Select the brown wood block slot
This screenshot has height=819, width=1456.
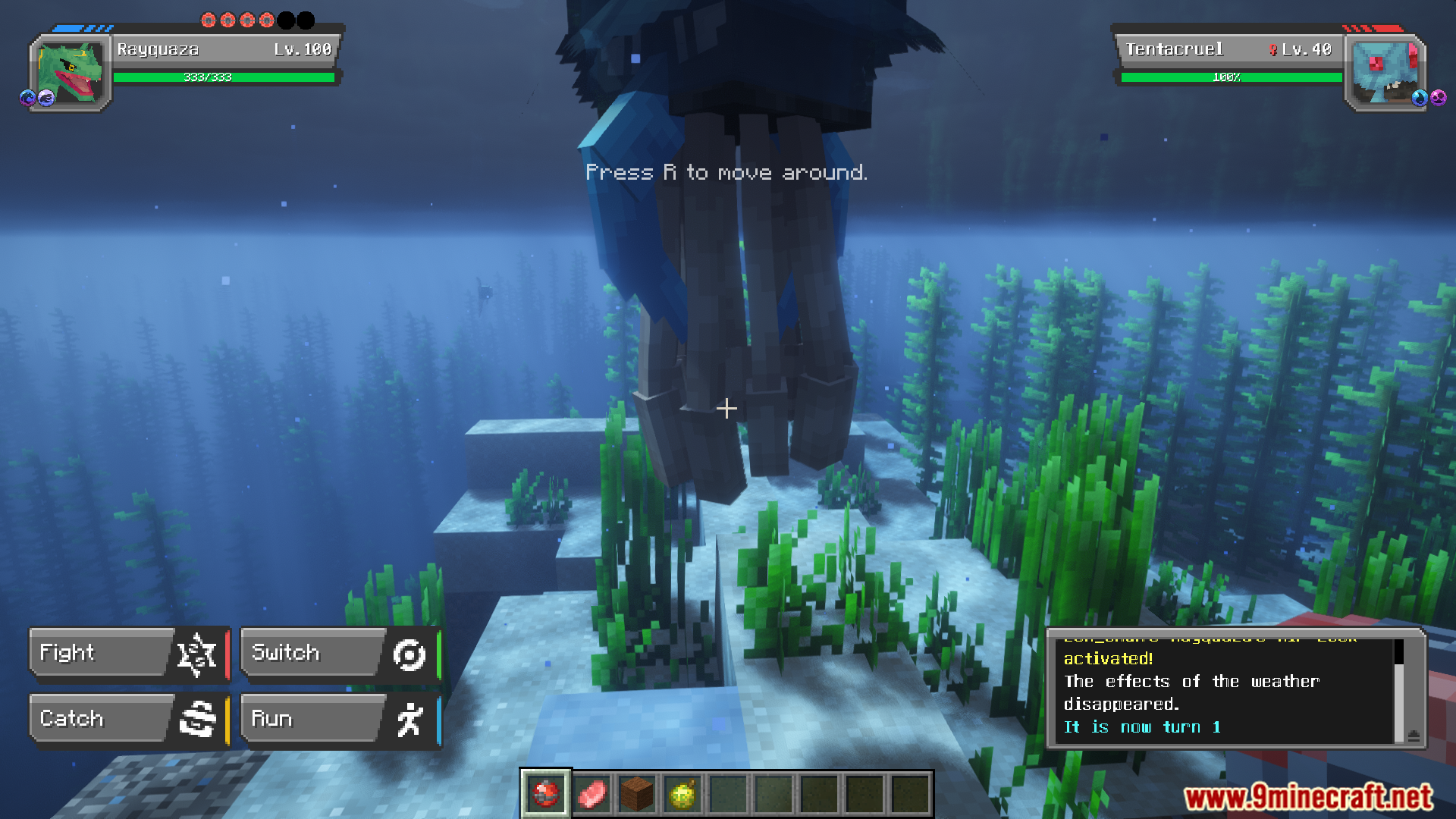click(x=637, y=794)
